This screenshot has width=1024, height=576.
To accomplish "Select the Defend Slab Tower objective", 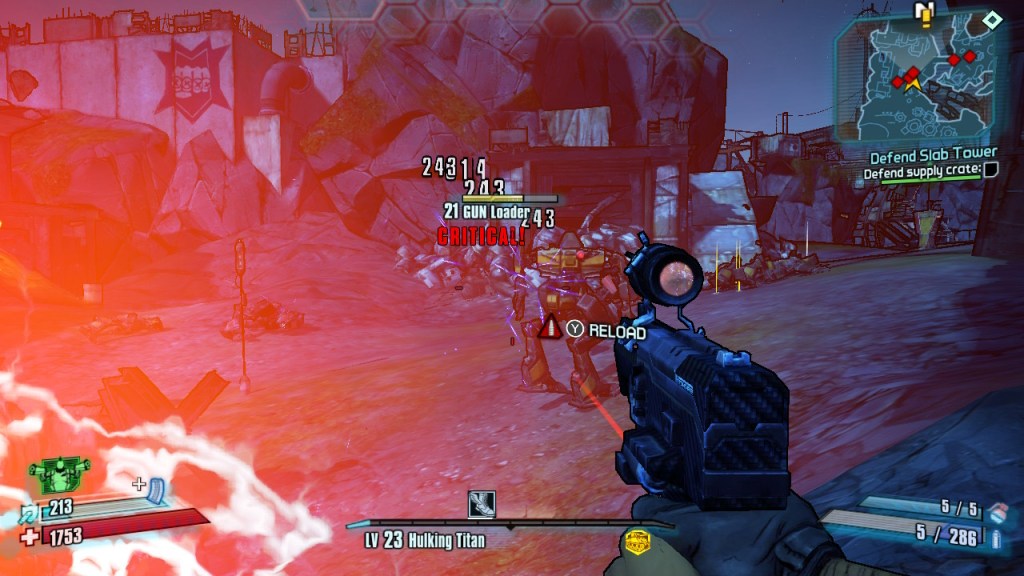I will coord(932,156).
